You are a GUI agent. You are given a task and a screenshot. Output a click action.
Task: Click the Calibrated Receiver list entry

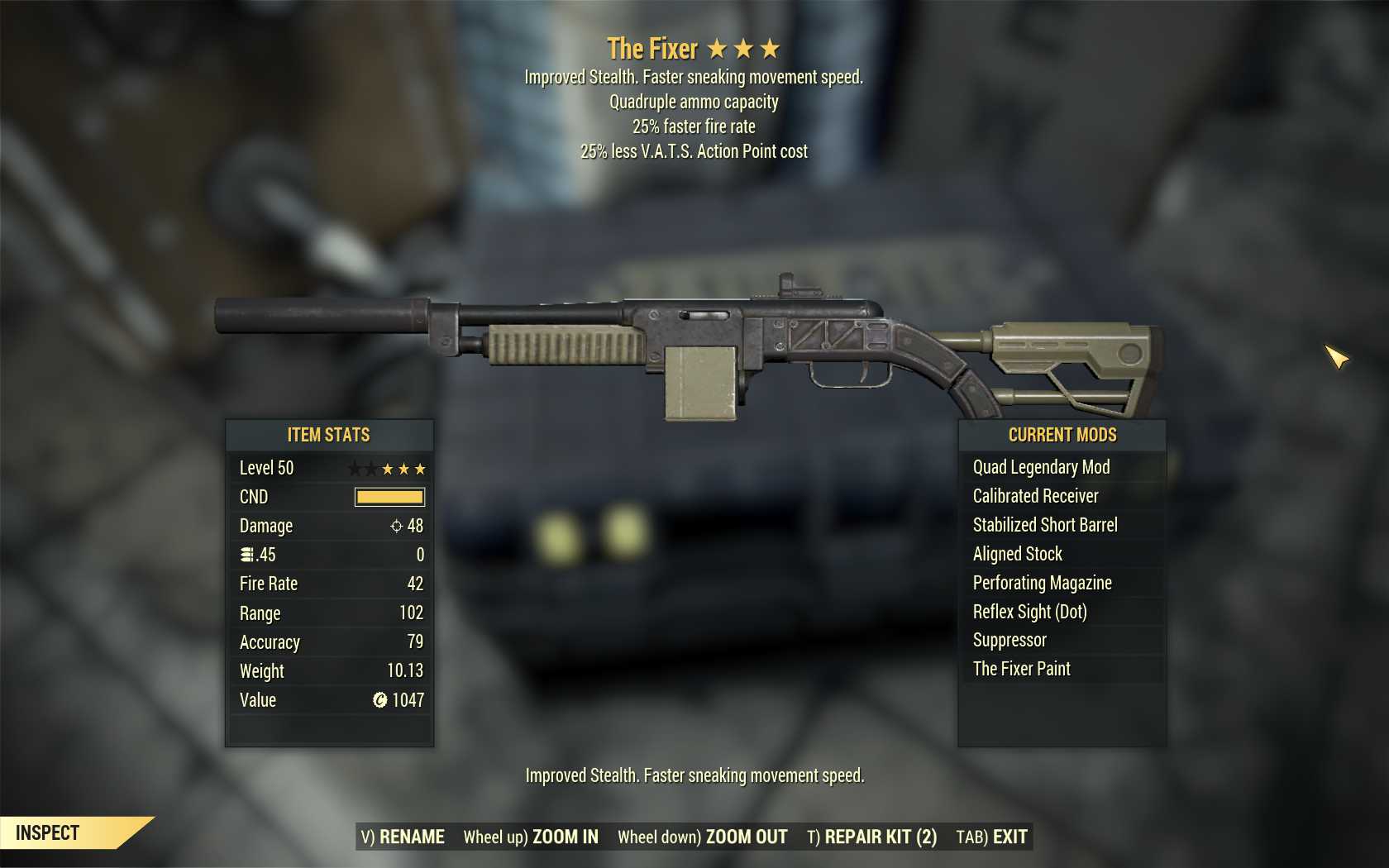coord(1034,496)
